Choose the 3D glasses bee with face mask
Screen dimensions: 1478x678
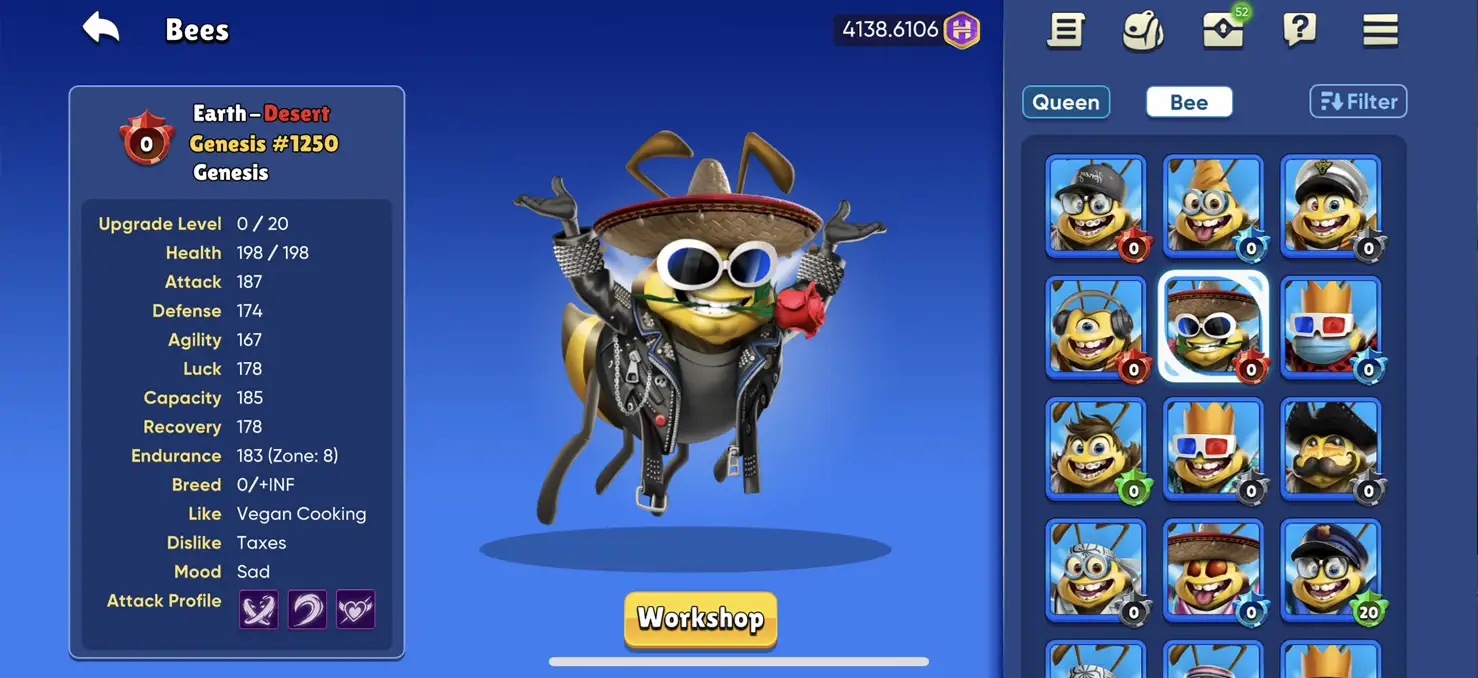pos(1331,327)
